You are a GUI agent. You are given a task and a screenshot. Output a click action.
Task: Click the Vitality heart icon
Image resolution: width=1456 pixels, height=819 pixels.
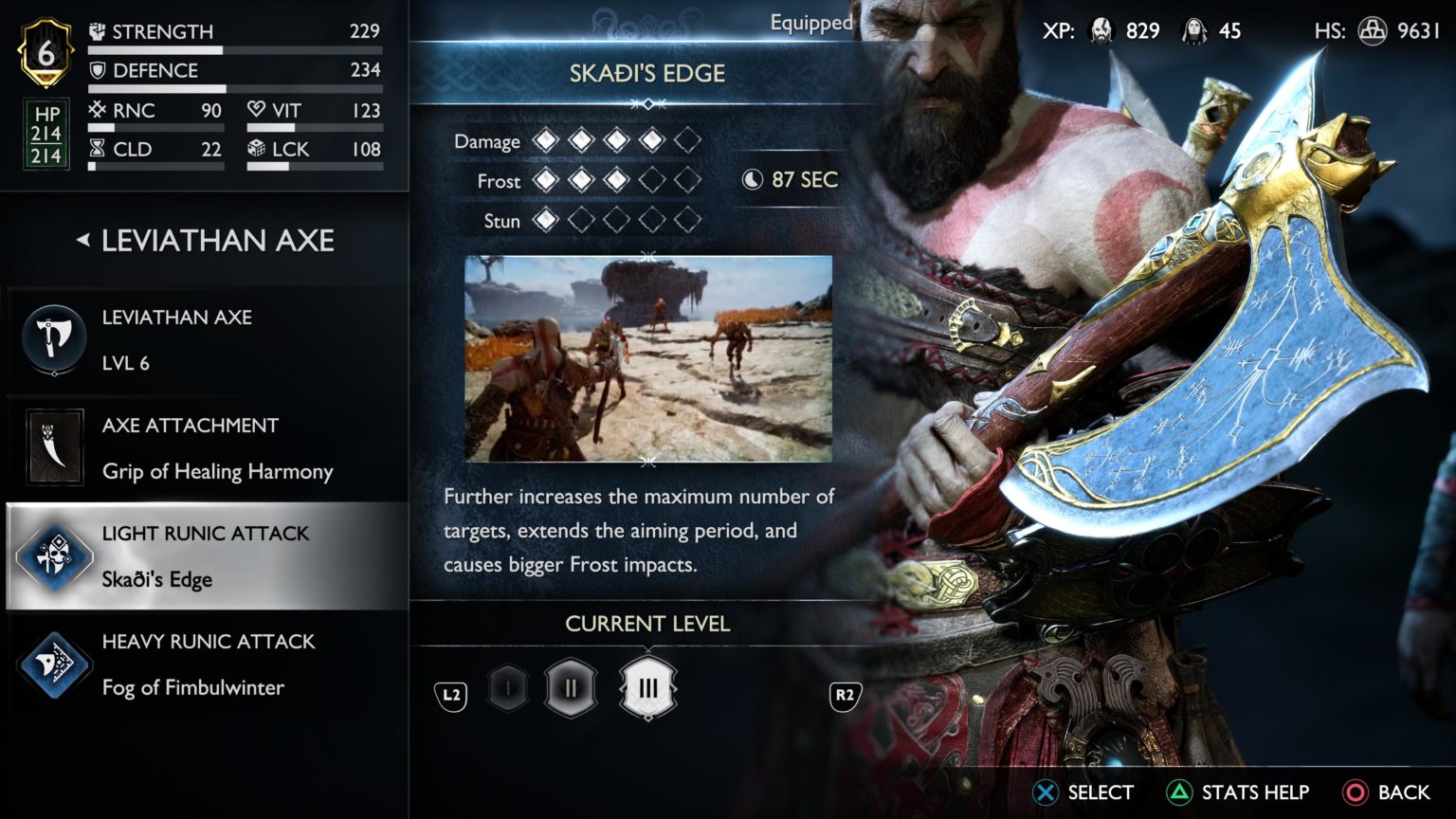(256, 109)
